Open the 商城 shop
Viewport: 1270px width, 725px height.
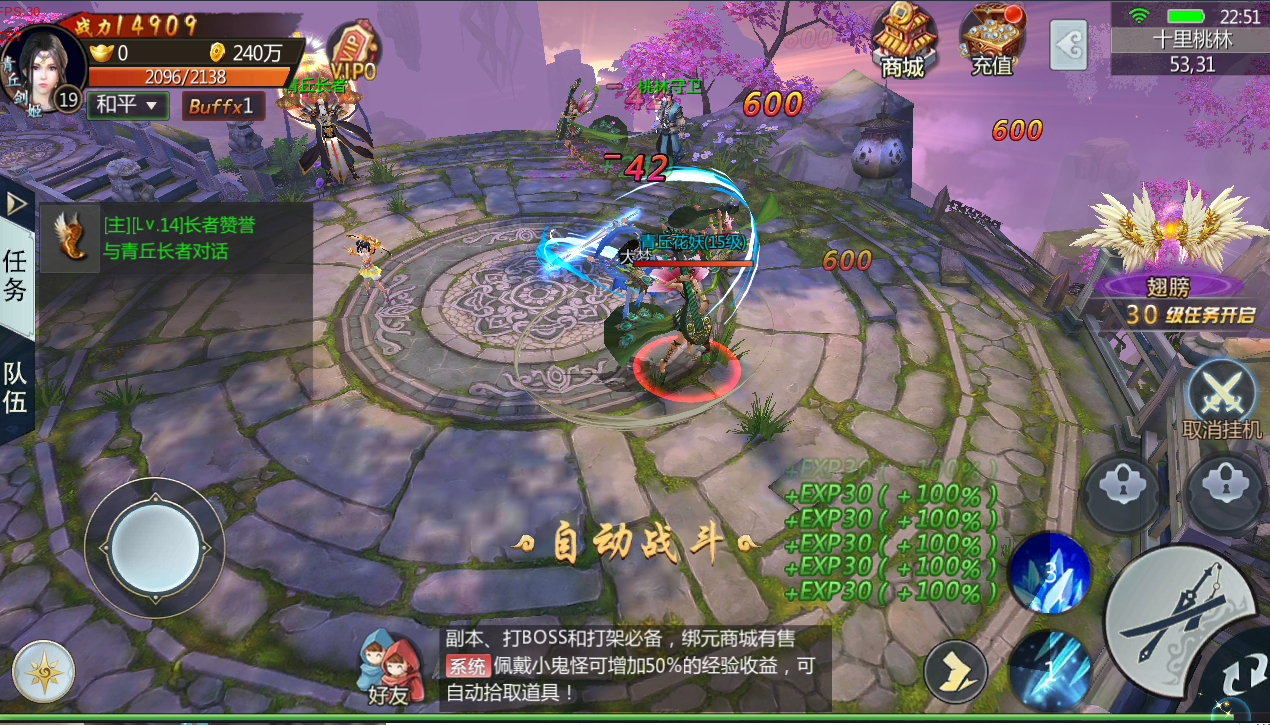(x=903, y=42)
